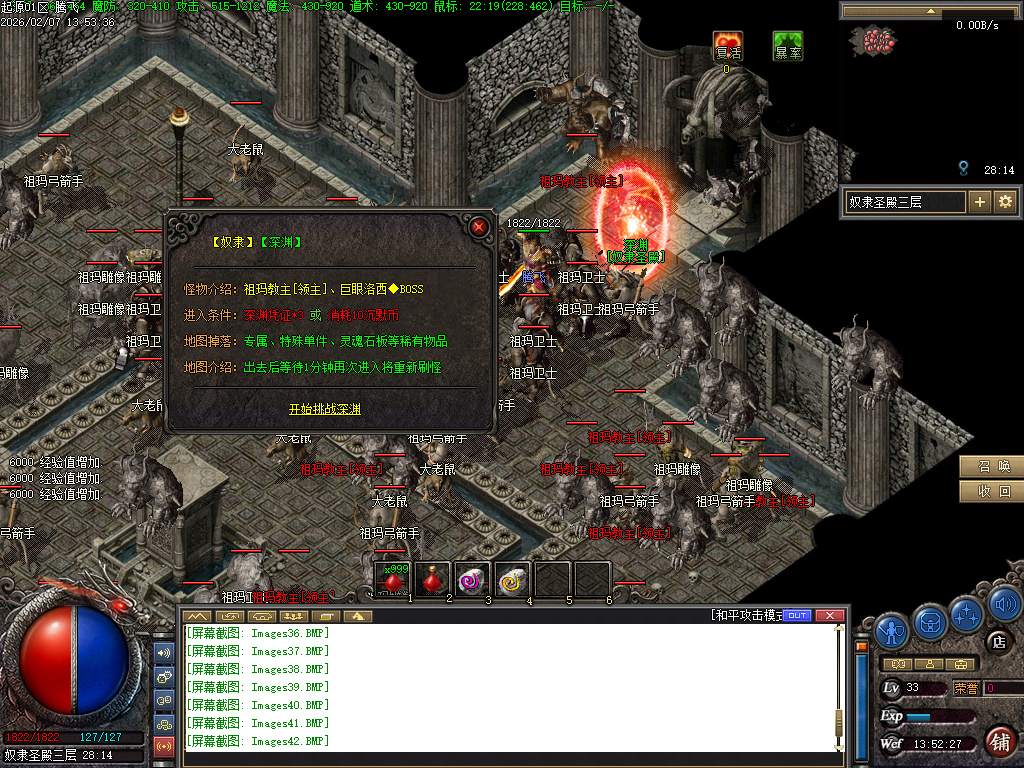
Task: Open the red 铺 stall button
Action: (999, 741)
